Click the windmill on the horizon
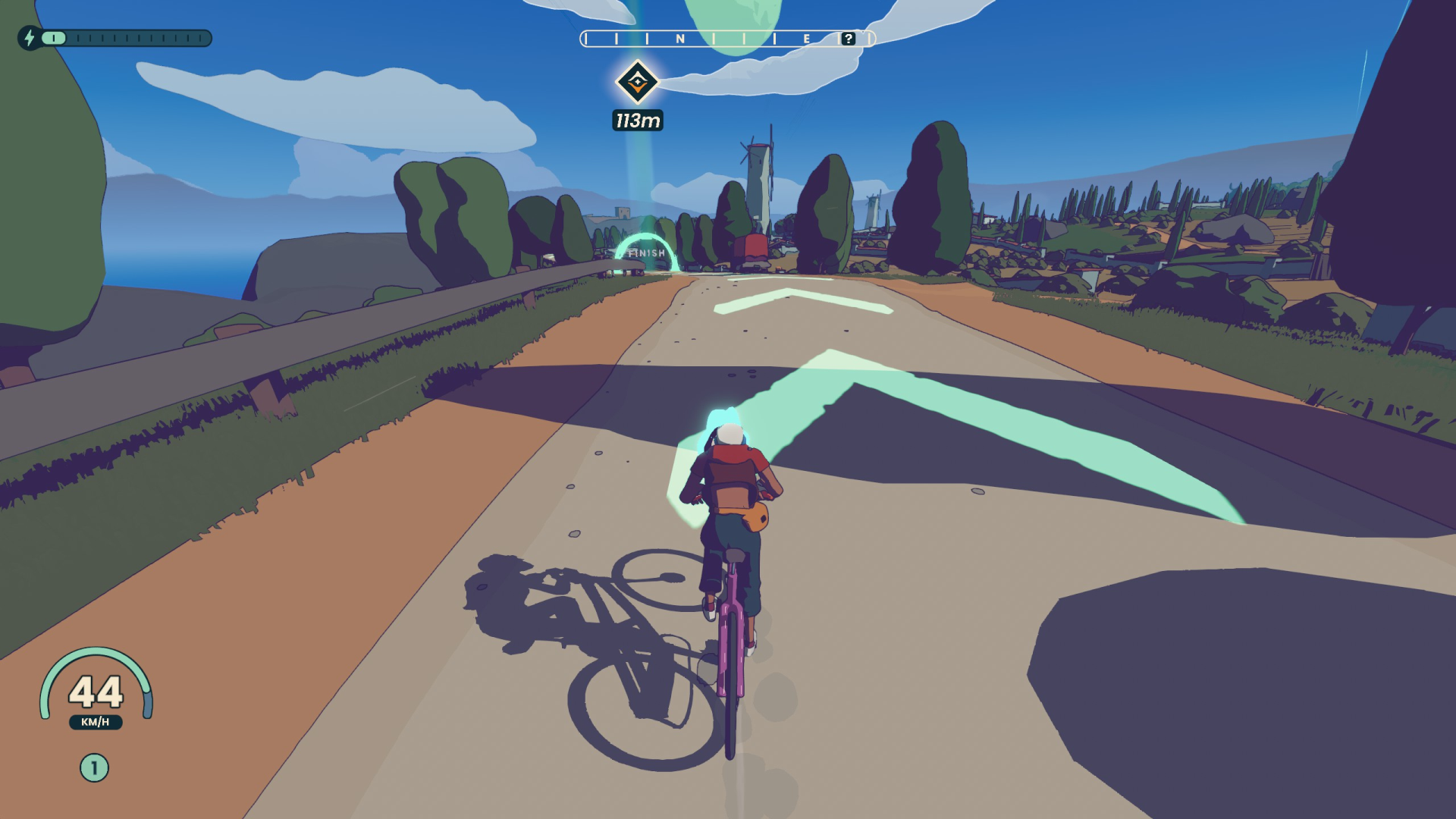 [x=755, y=159]
